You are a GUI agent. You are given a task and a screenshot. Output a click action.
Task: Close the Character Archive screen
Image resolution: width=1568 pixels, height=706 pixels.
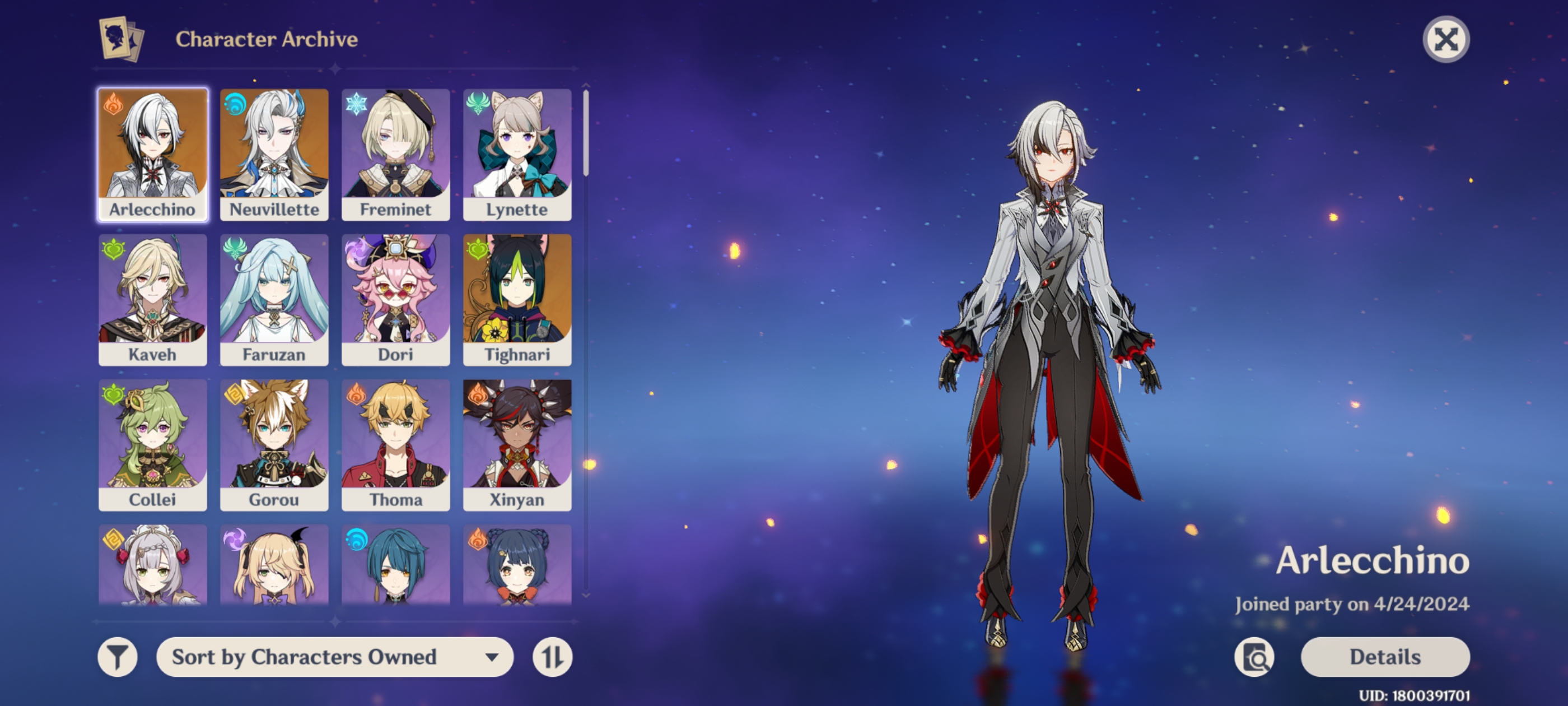click(x=1446, y=39)
